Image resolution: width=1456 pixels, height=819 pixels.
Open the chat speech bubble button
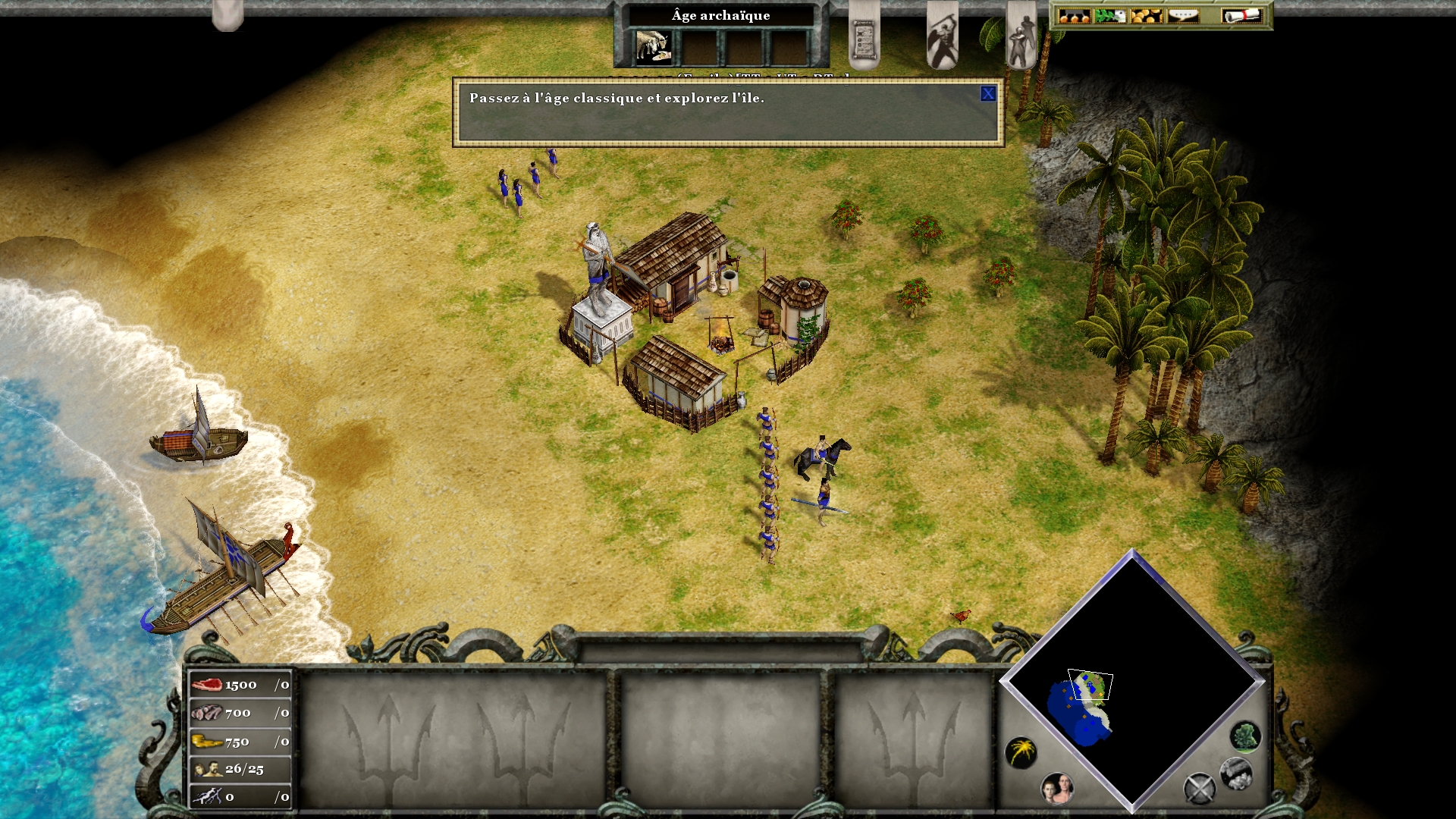tap(1183, 16)
